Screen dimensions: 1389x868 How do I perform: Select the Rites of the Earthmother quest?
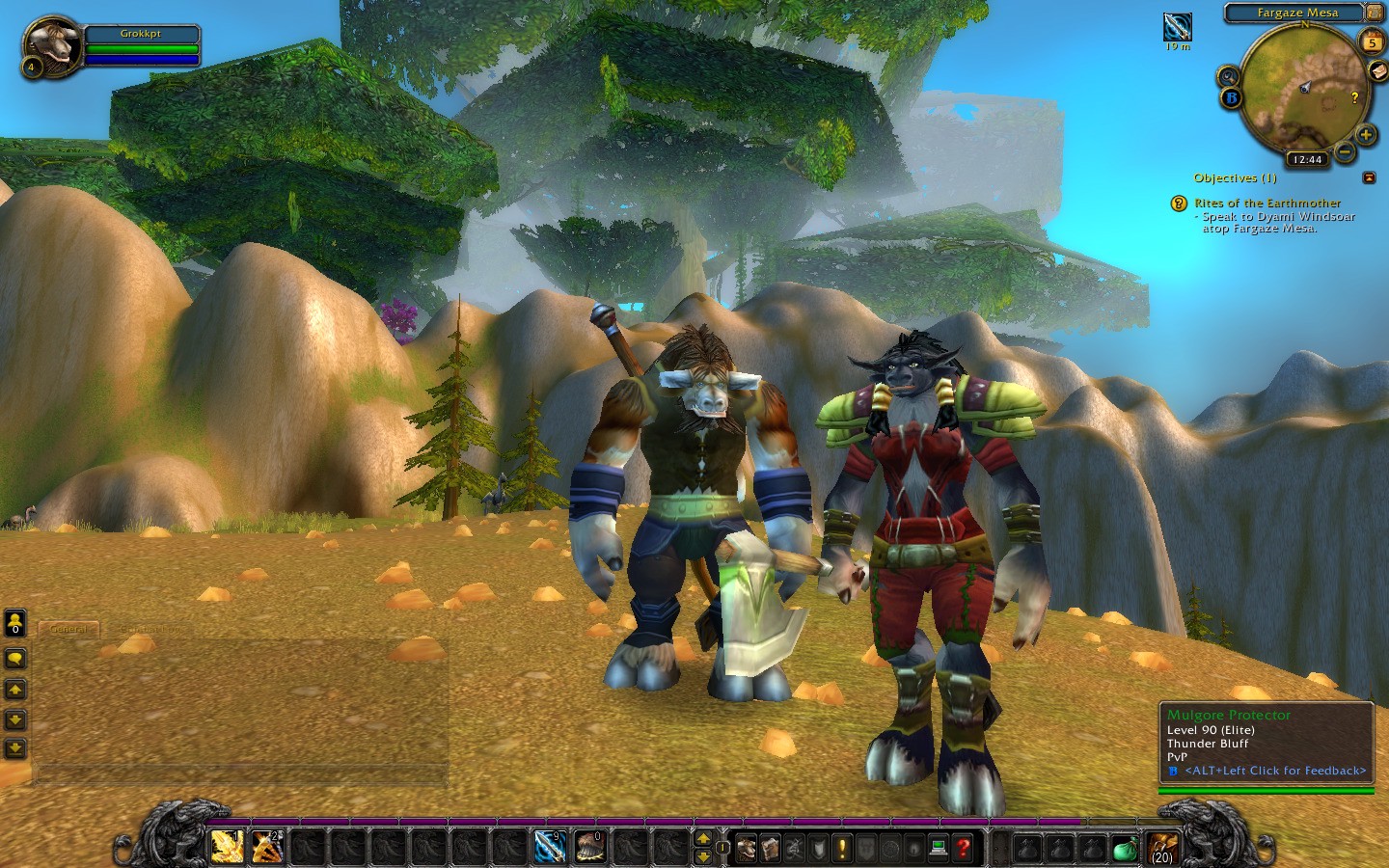1266,203
